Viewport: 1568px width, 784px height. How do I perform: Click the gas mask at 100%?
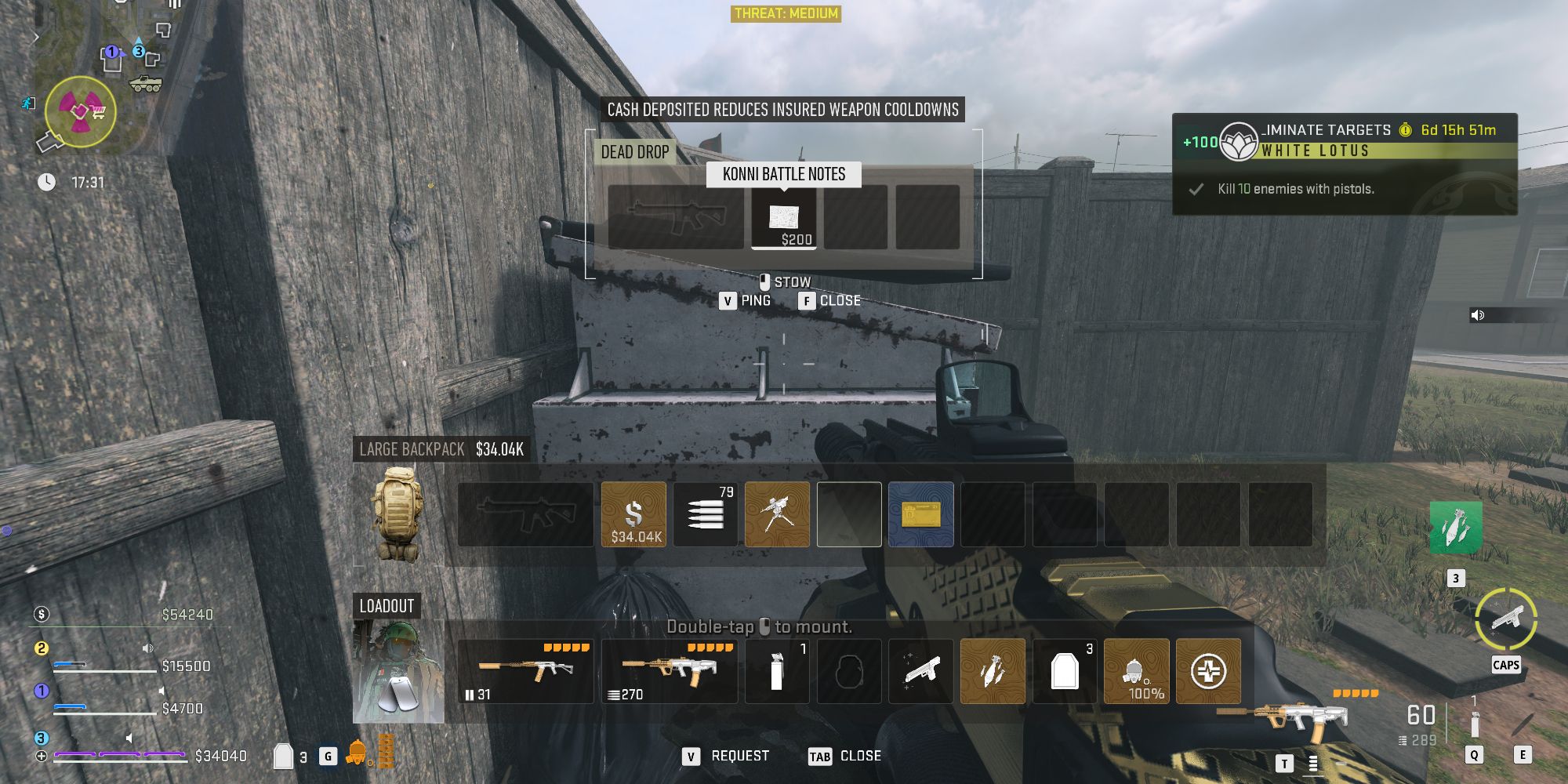1136,672
